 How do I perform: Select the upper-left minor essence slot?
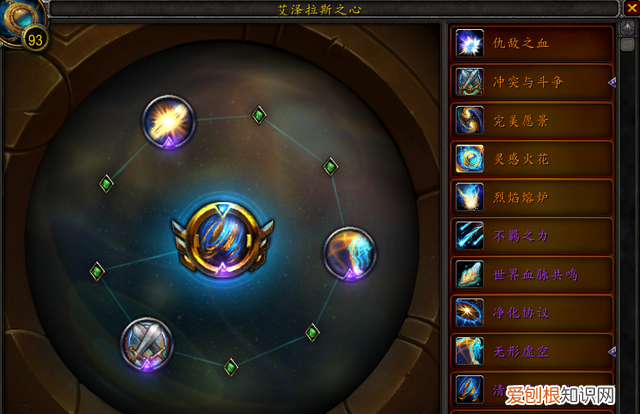(167, 122)
